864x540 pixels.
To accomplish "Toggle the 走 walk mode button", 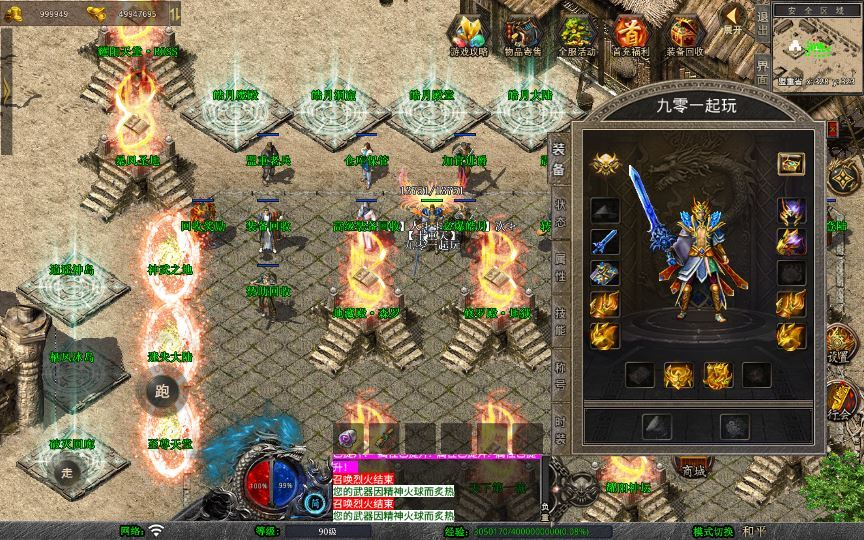I will pyautogui.click(x=69, y=473).
